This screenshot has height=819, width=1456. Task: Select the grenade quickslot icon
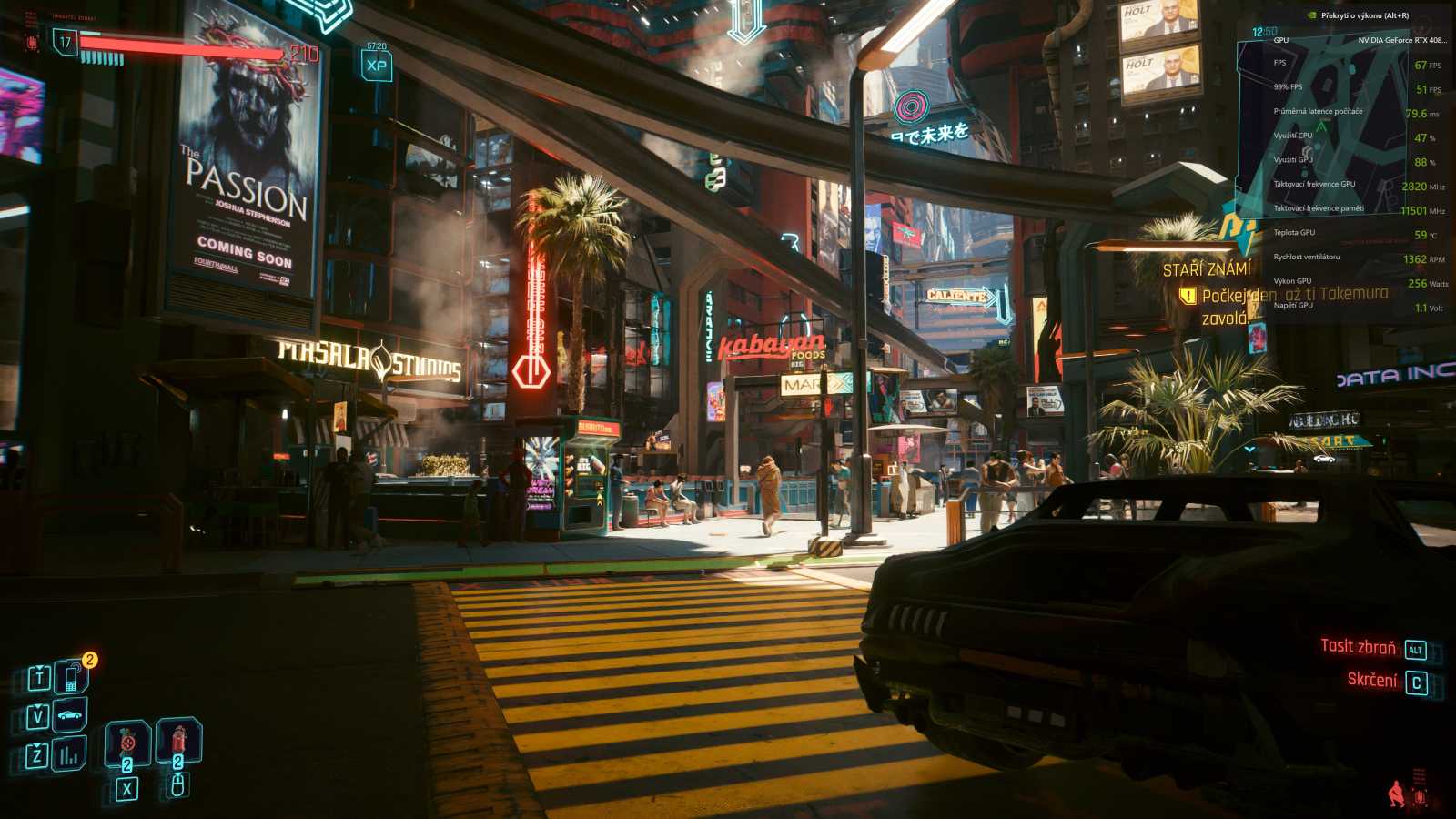(127, 743)
